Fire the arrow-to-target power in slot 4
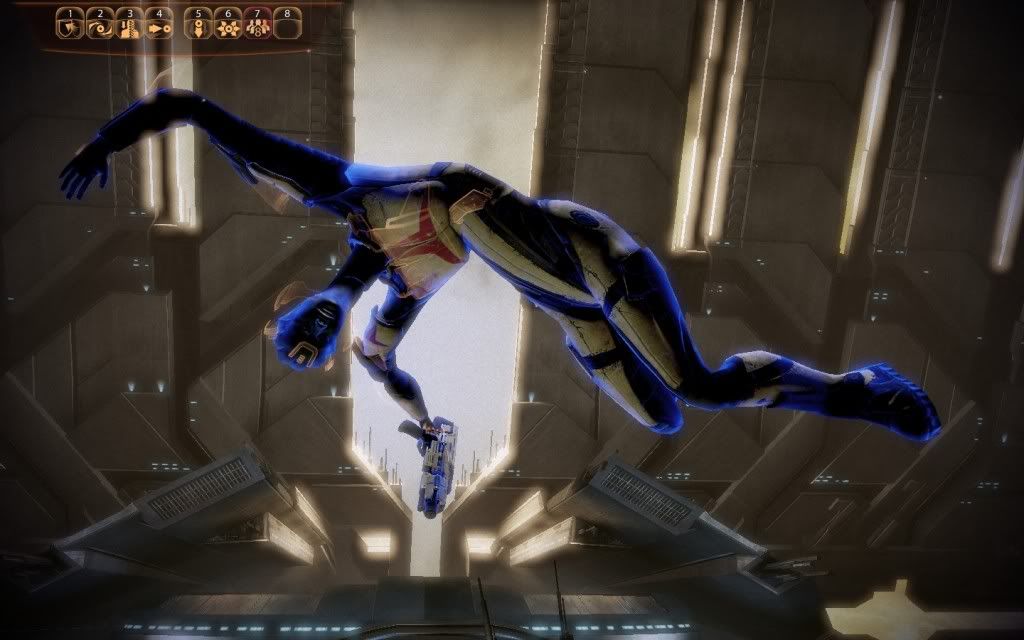 point(159,24)
